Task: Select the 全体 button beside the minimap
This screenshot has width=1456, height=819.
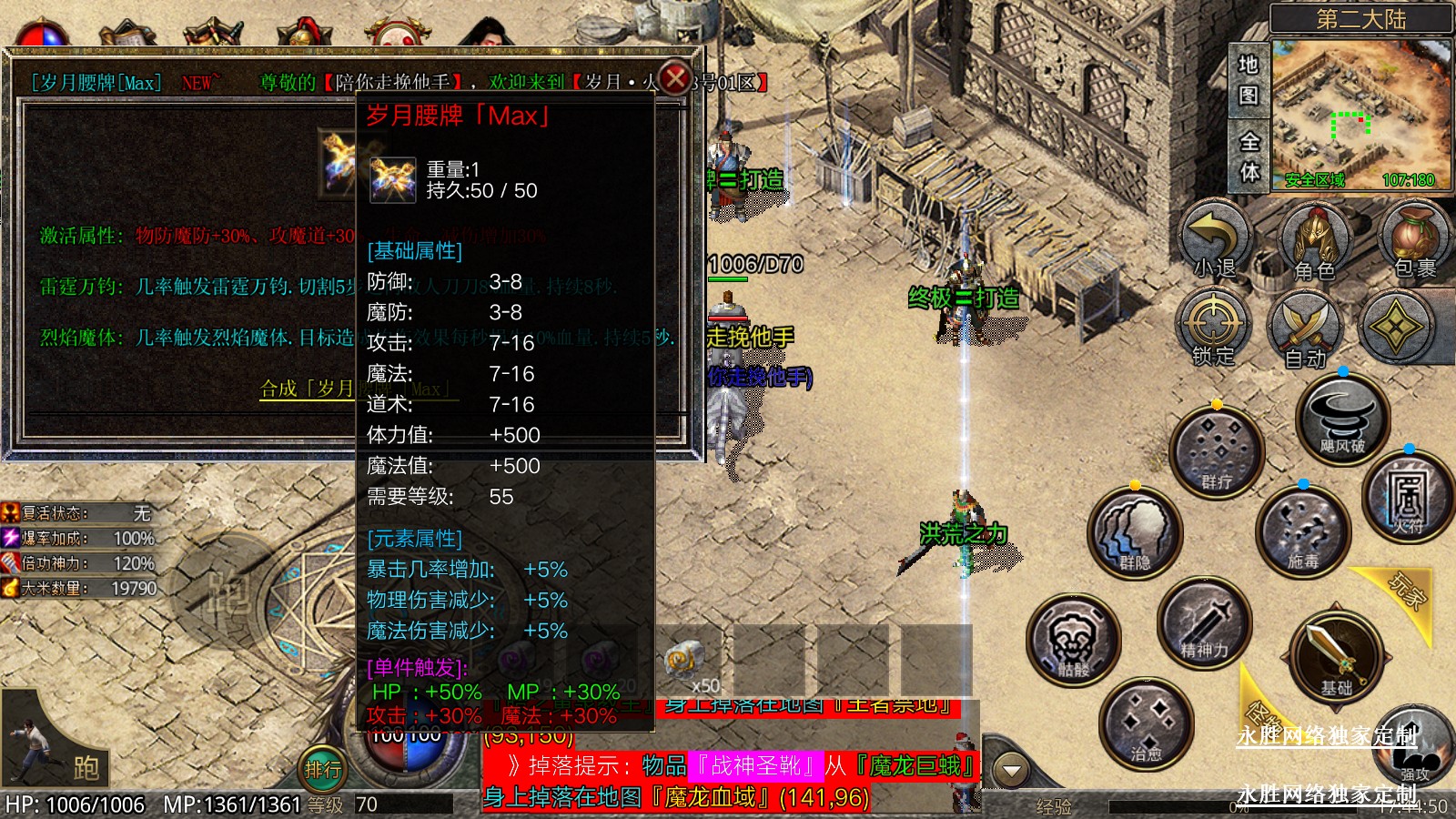Action: (x=1249, y=156)
